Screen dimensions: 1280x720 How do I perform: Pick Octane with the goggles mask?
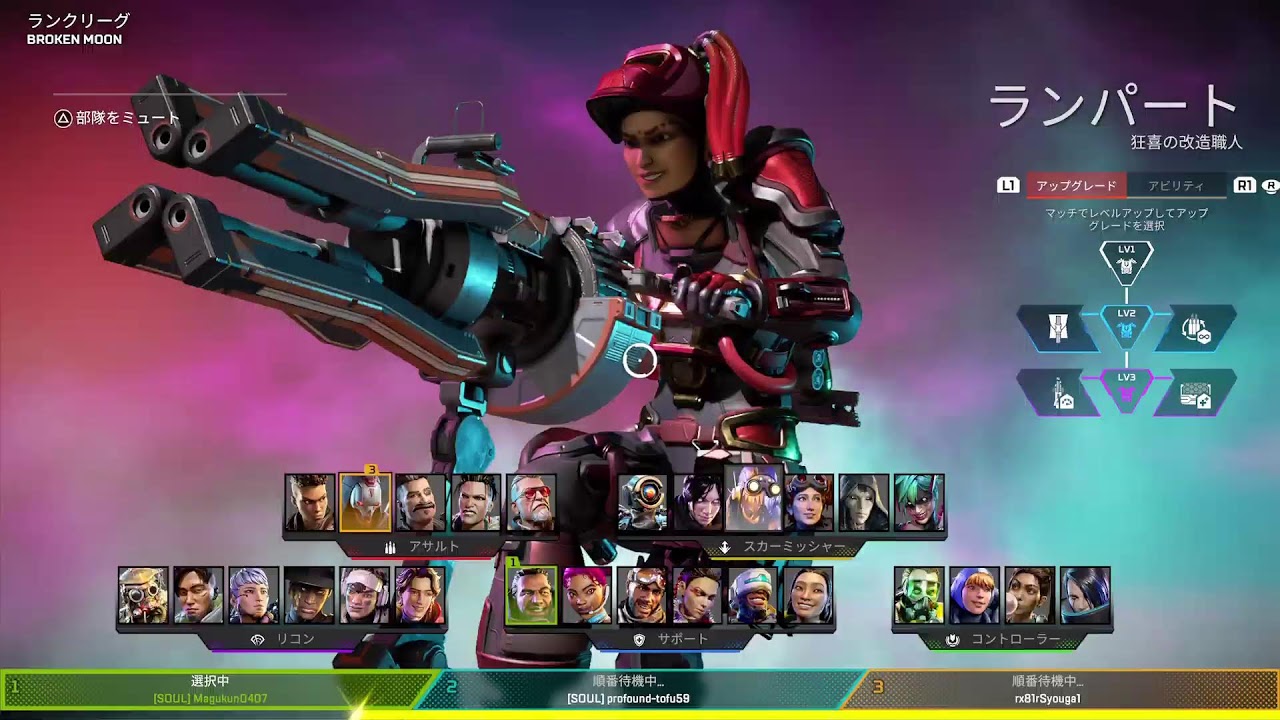753,498
